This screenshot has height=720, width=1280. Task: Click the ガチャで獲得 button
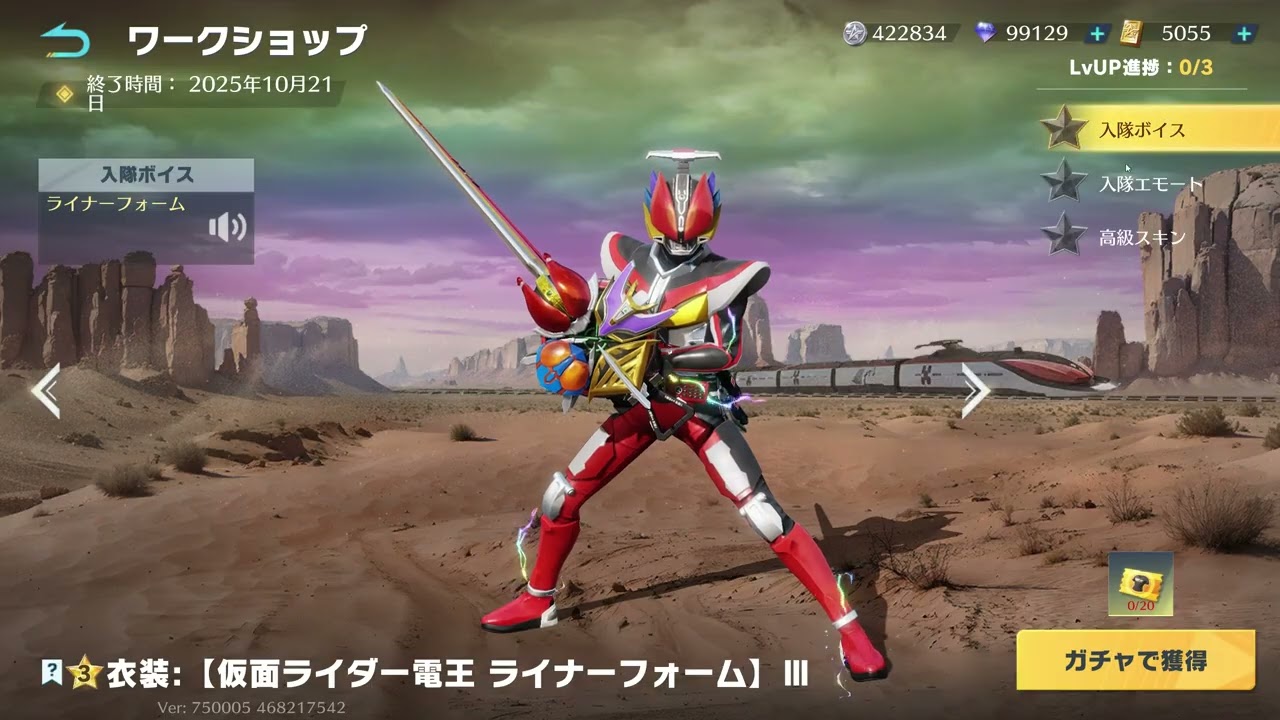pyautogui.click(x=1135, y=660)
